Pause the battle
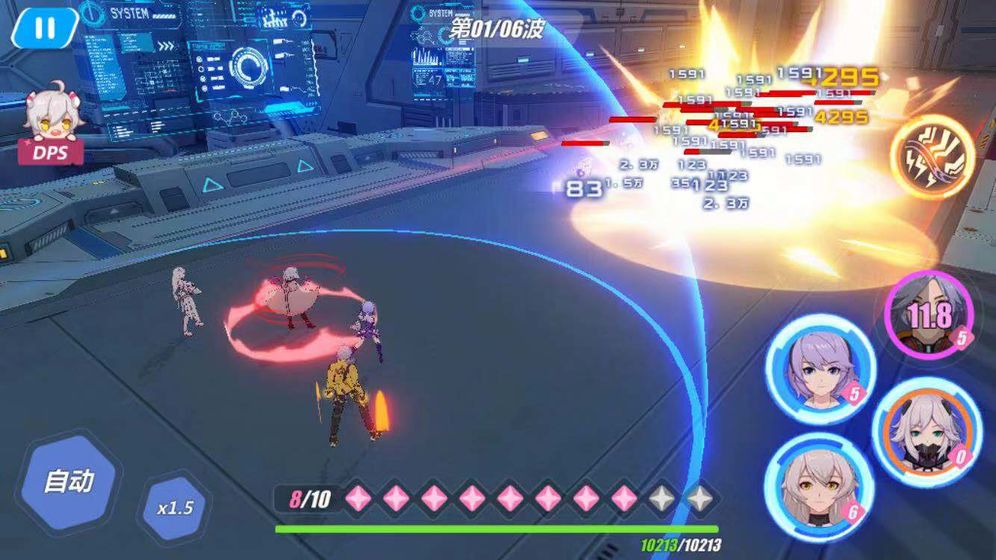 [44, 28]
